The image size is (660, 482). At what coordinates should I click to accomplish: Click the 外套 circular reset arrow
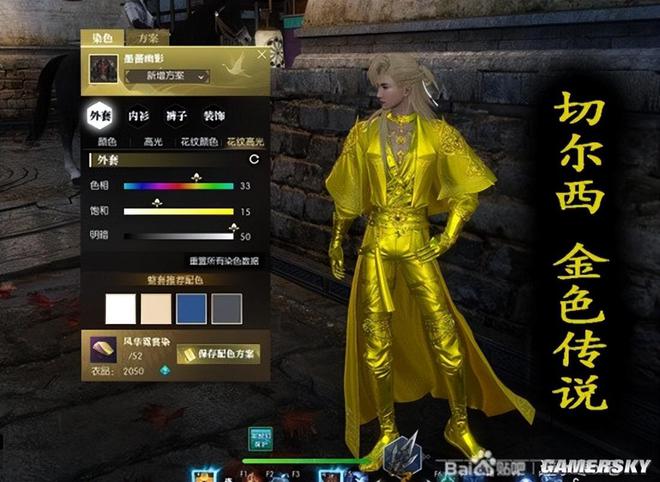(x=254, y=159)
